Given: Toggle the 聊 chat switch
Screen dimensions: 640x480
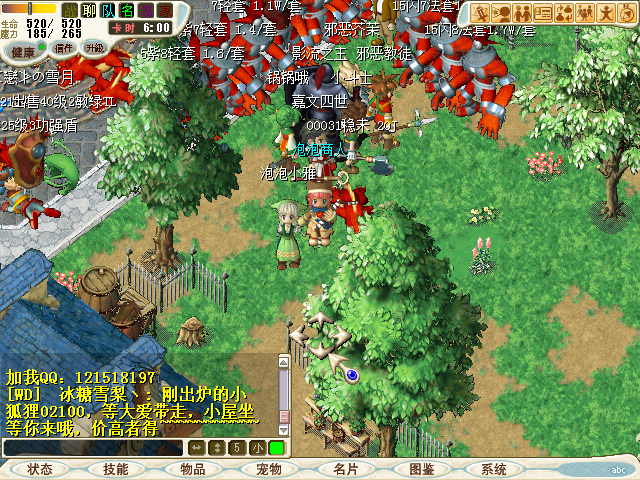Looking at the screenshot, I should coord(89,10).
